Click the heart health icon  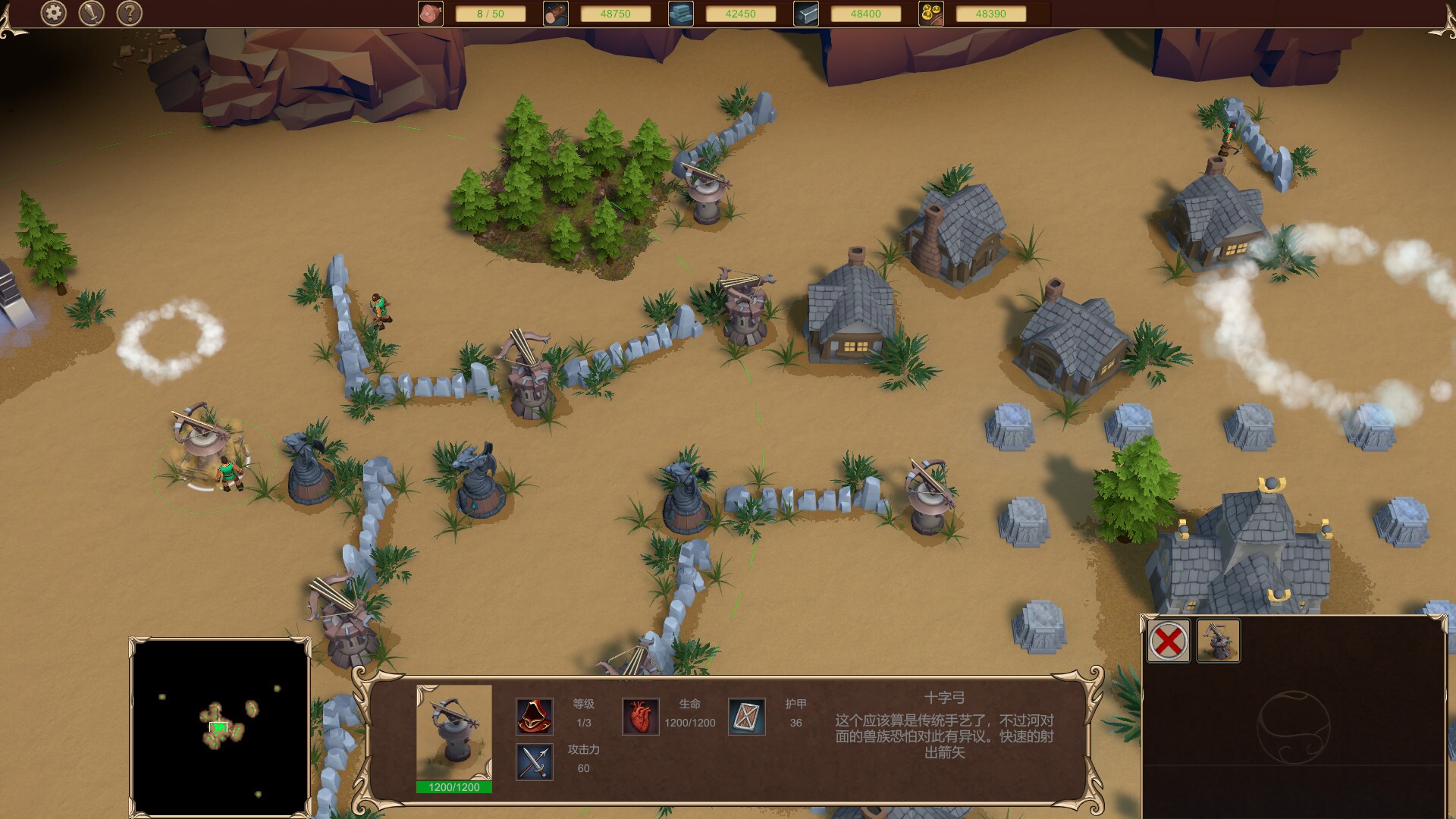(x=641, y=716)
